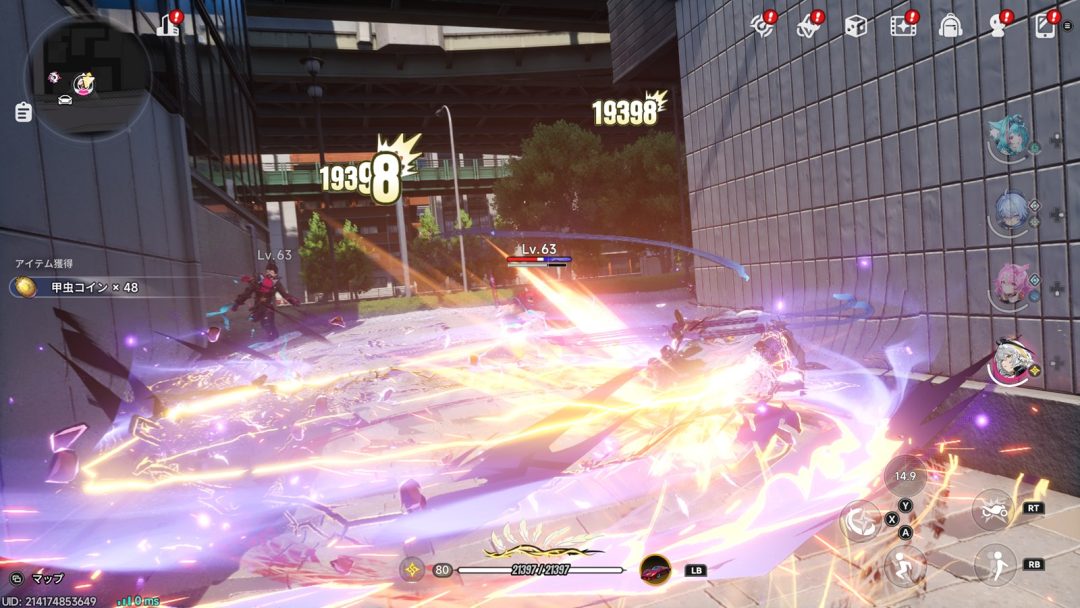1080x608 pixels.
Task: Tap the swirl basic attack button
Action: click(860, 520)
